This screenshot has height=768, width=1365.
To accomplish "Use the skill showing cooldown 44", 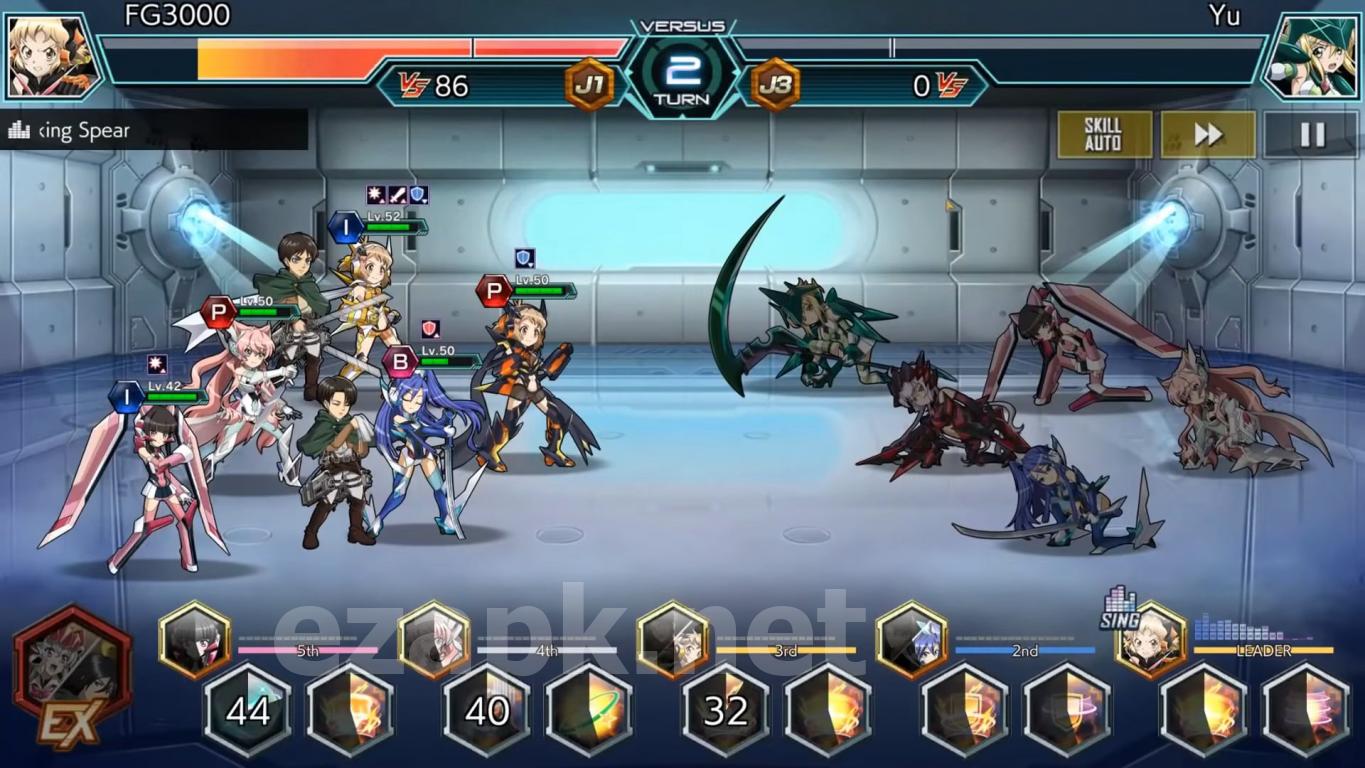I will tap(248, 710).
